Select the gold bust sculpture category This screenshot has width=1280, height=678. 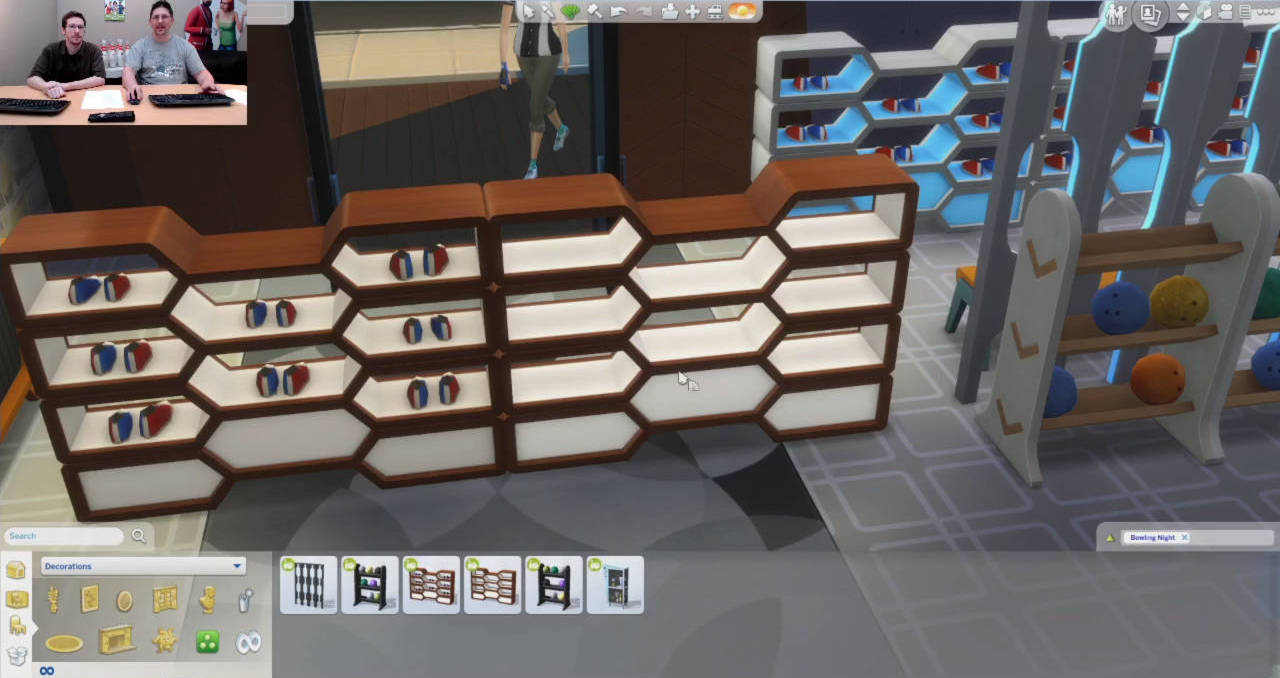click(x=207, y=599)
